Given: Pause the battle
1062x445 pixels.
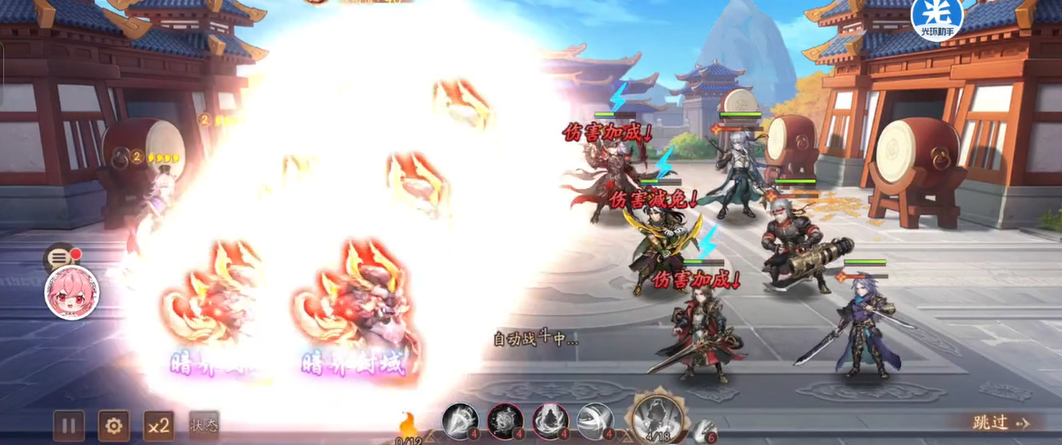Looking at the screenshot, I should tap(68, 426).
